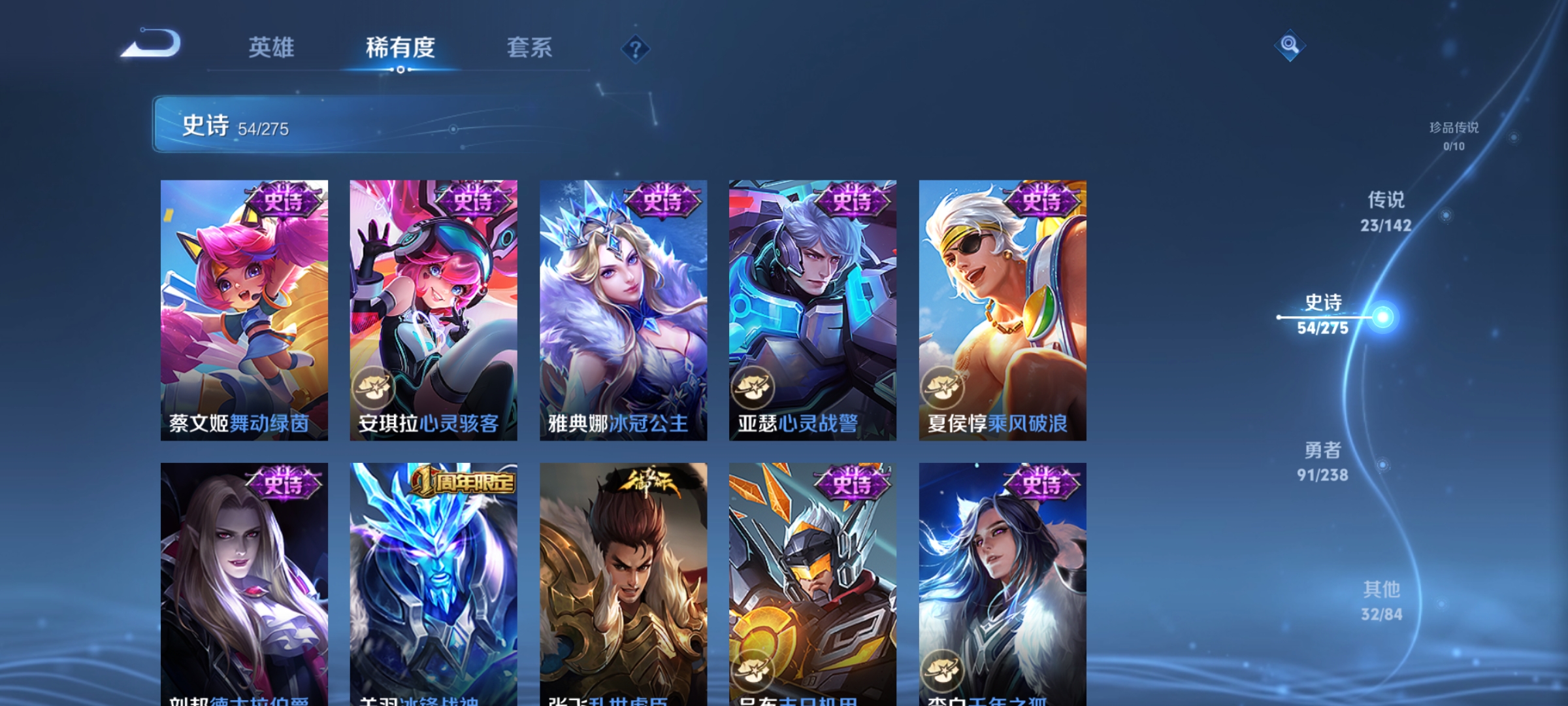Select the 亚瑟心灵战警 skin card
Viewport: 1568px width, 706px height.
coord(813,307)
